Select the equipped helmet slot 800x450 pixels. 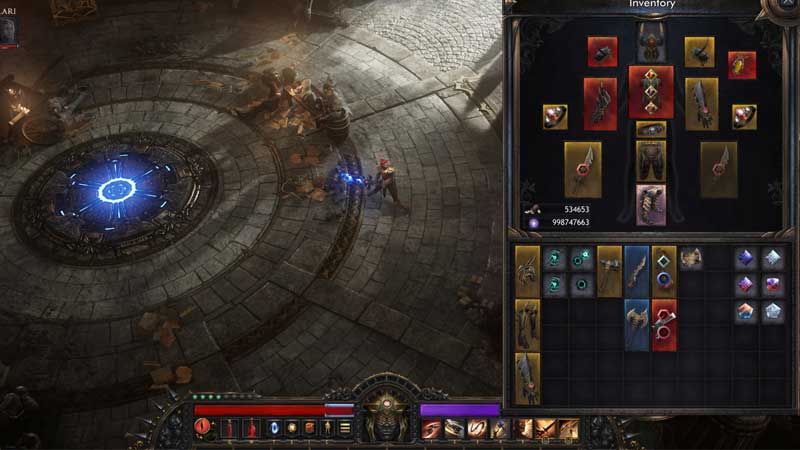tap(650, 42)
